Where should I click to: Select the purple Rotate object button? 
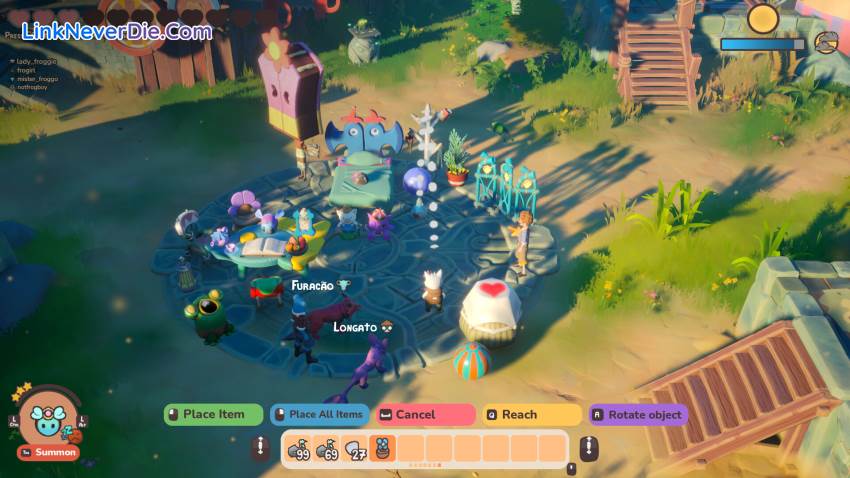[x=638, y=414]
